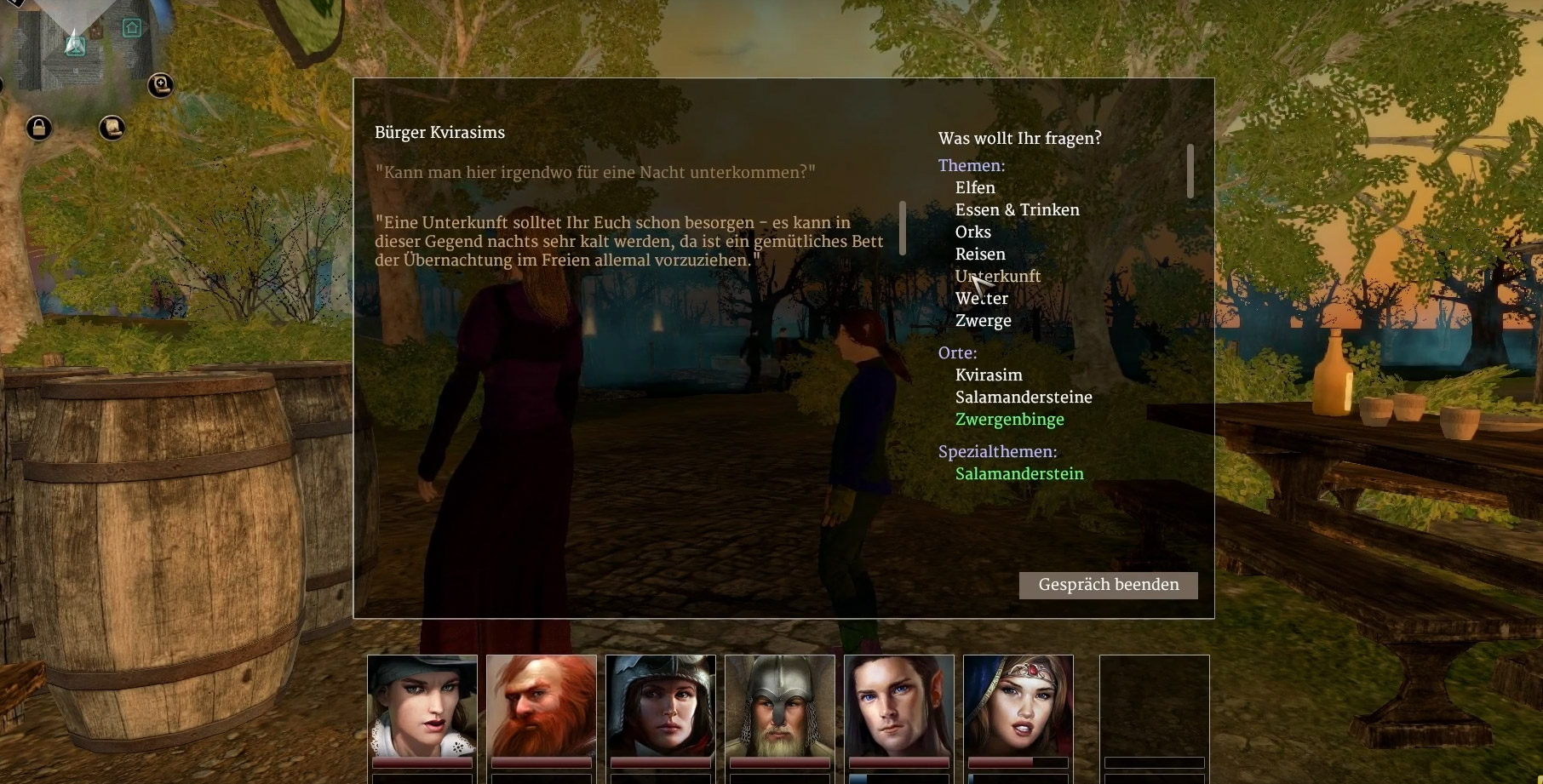1543x784 pixels.
Task: Select Orks from the topic list
Action: point(972,232)
